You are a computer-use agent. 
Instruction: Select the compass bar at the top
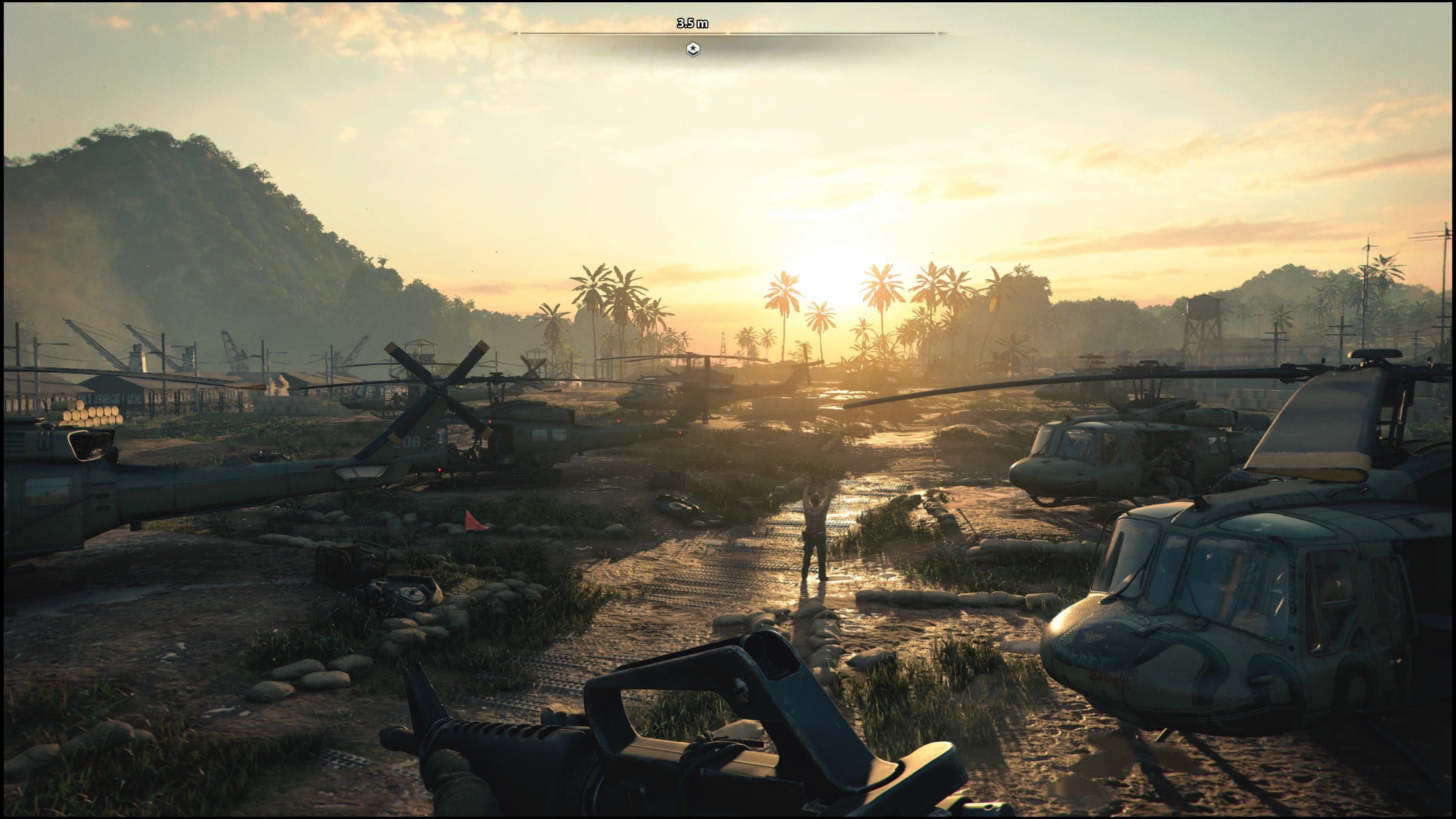point(728,33)
